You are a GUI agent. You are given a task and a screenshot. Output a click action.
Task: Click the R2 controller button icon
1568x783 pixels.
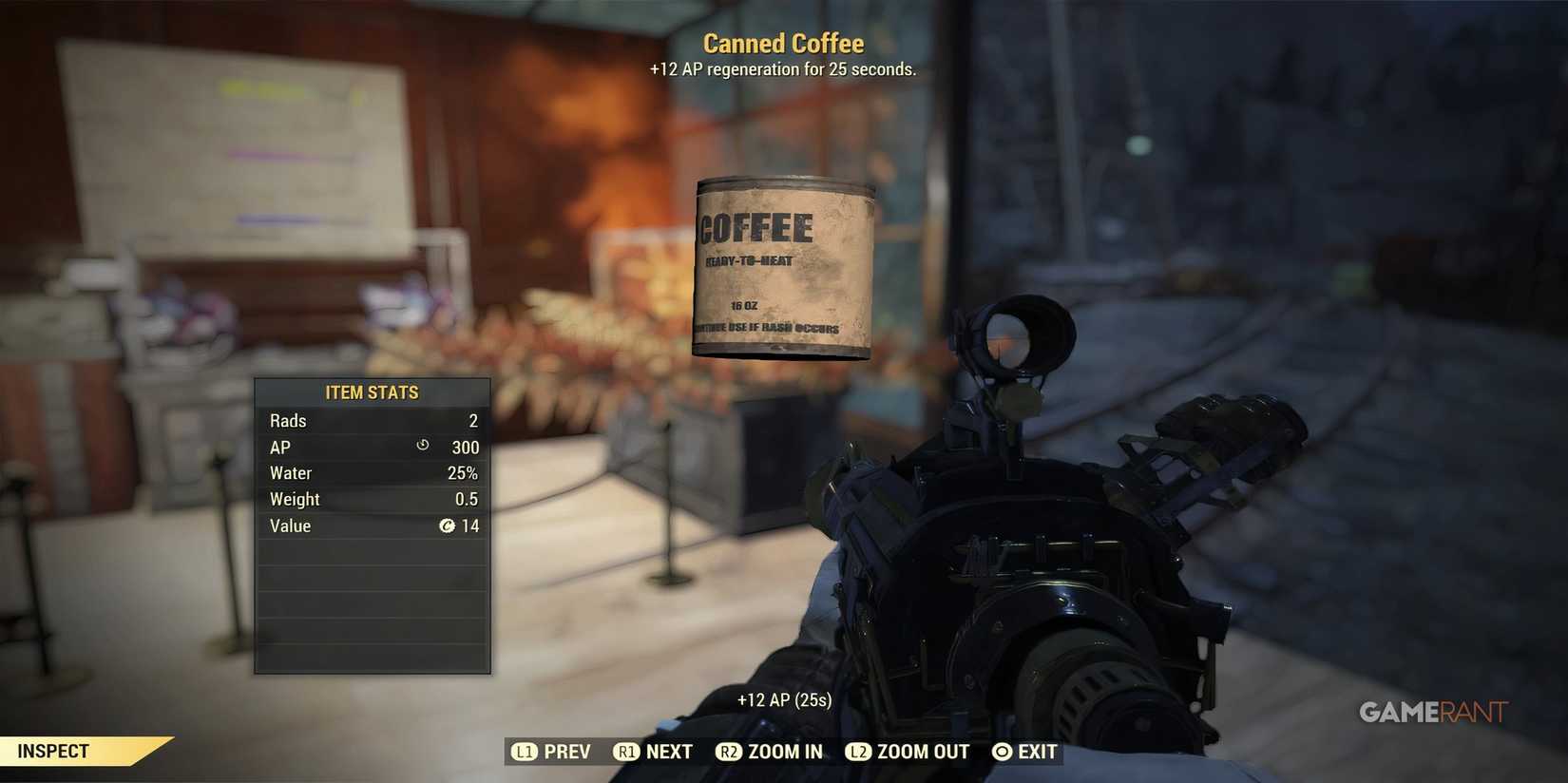[729, 751]
